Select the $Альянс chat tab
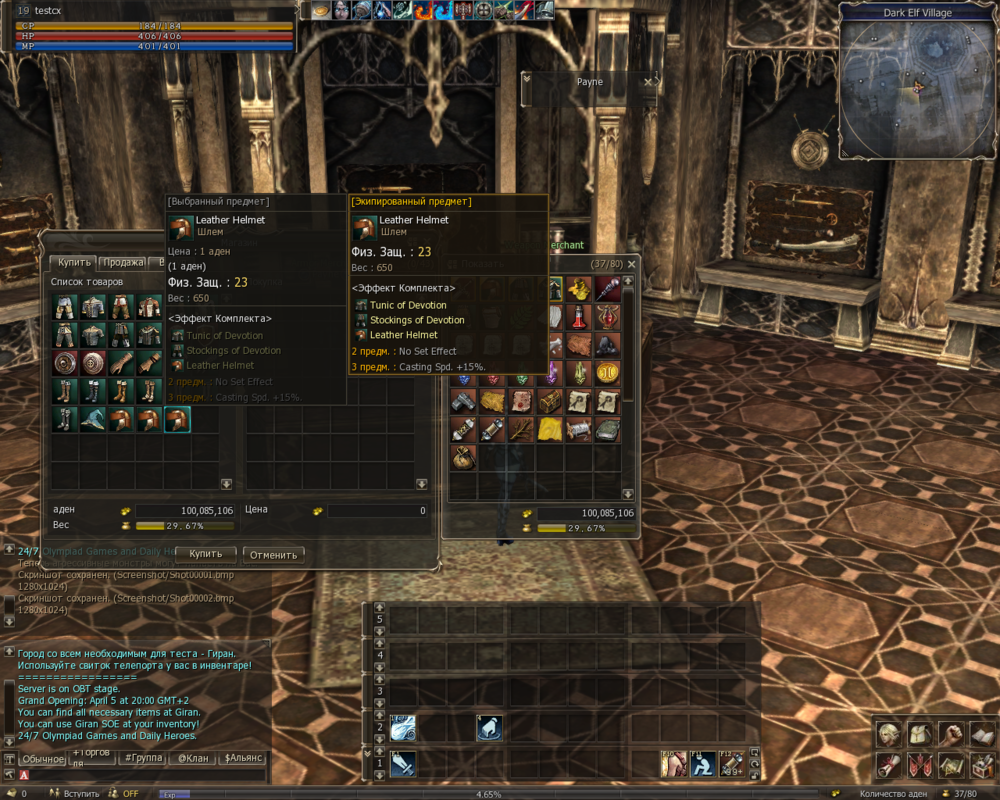 pyautogui.click(x=242, y=759)
